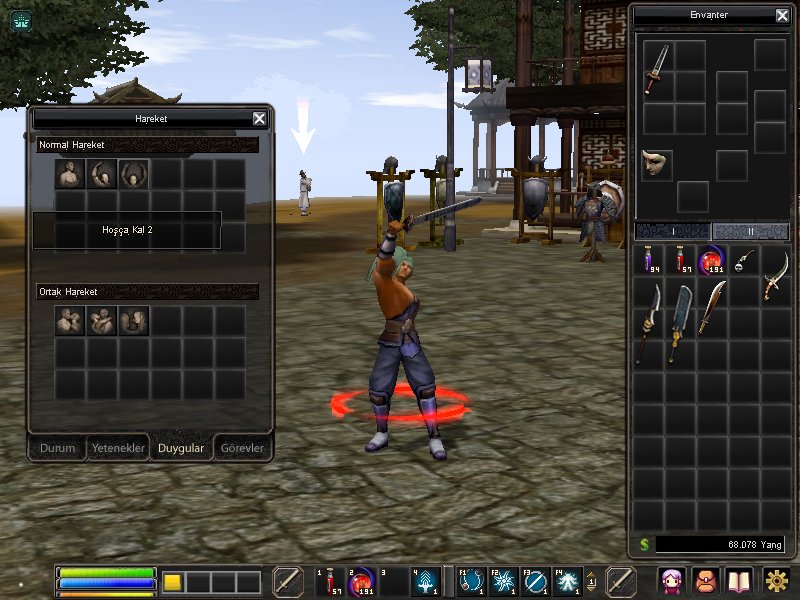This screenshot has width=800, height=600.
Task: Open the Yetenekler tab
Action: point(118,448)
